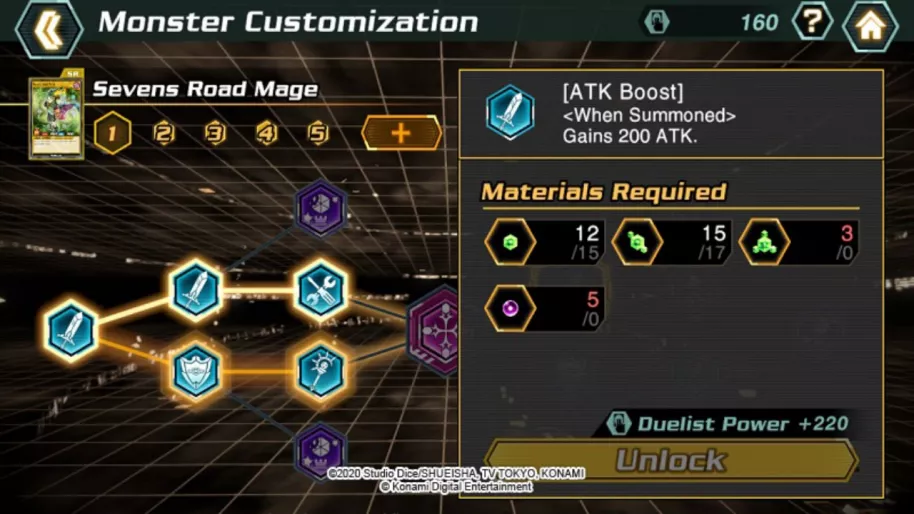
Task: Select the large magenta hexagon node
Action: point(435,331)
